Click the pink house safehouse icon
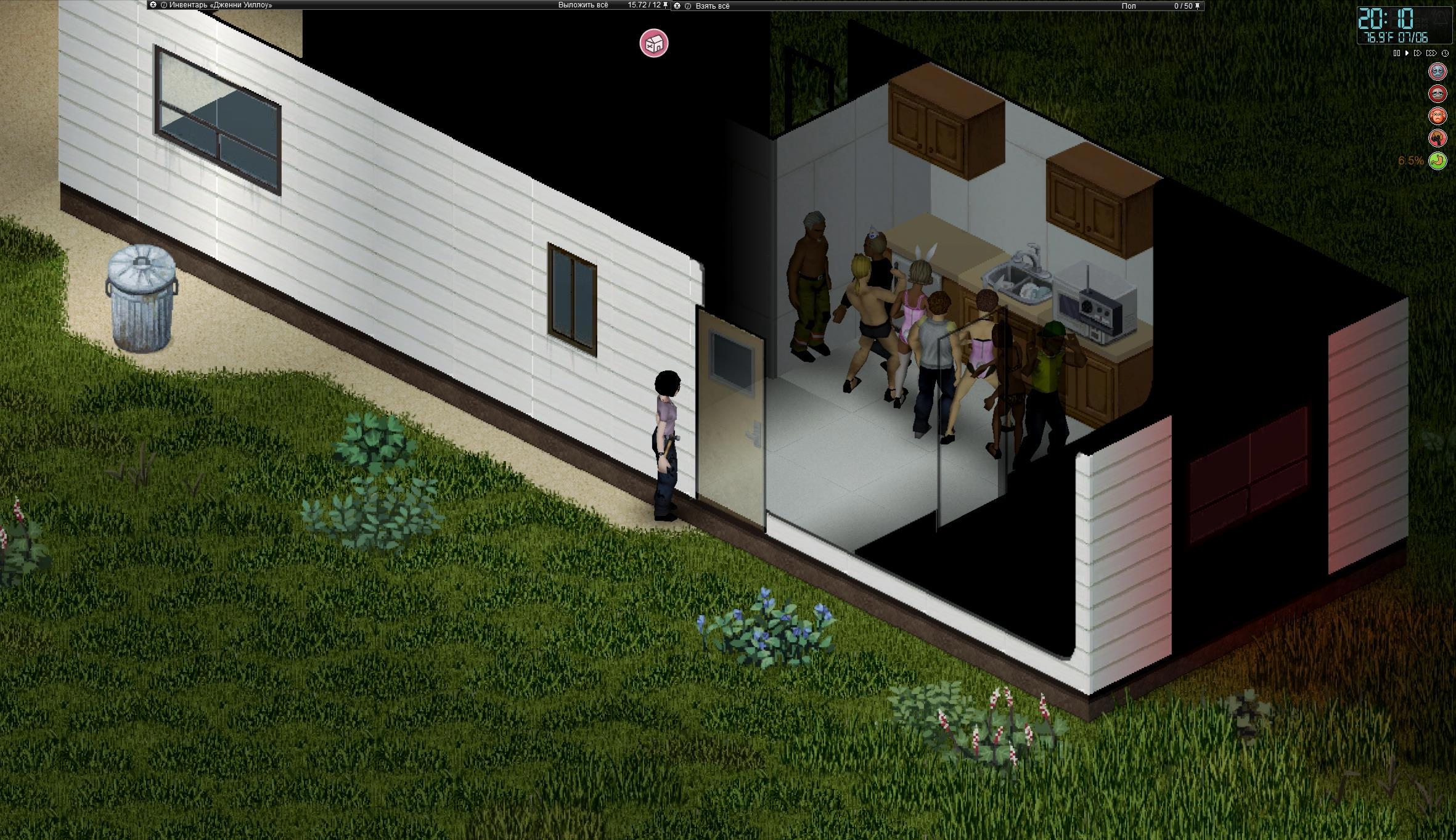The width and height of the screenshot is (1456, 840). pyautogui.click(x=653, y=44)
